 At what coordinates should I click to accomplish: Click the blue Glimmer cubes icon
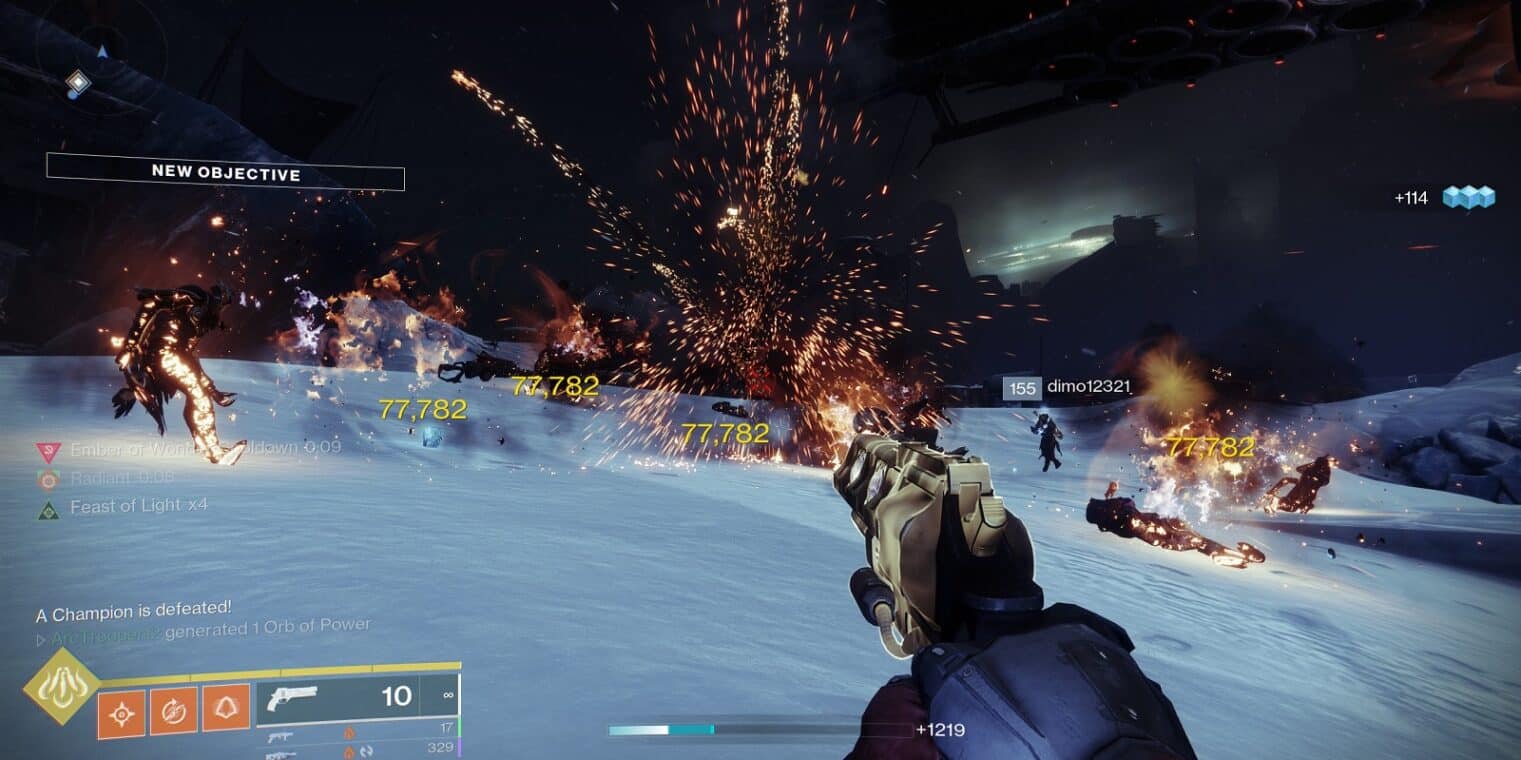click(x=1468, y=197)
